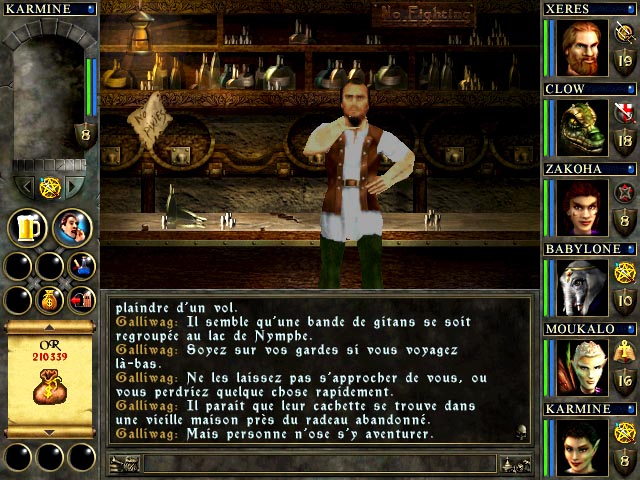The width and height of the screenshot is (640, 480).
Task: Select the talking face icon
Action: [x=72, y=228]
